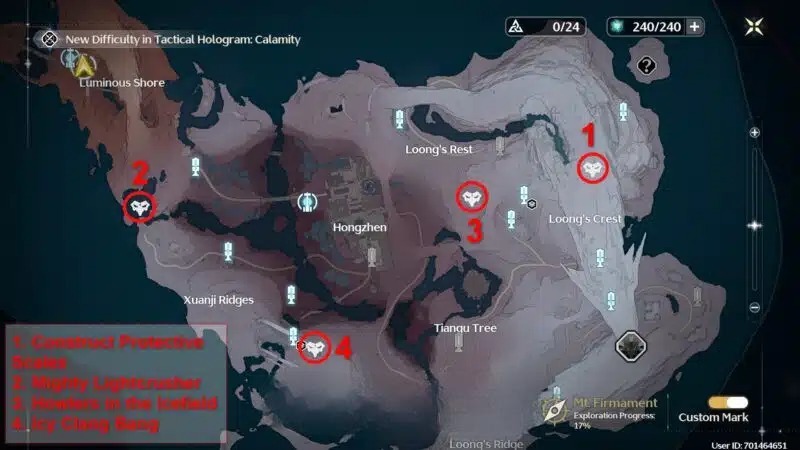Viewport: 800px width, 450px height.
Task: Choose the skull boss marker labeled 3
Action: 472,197
